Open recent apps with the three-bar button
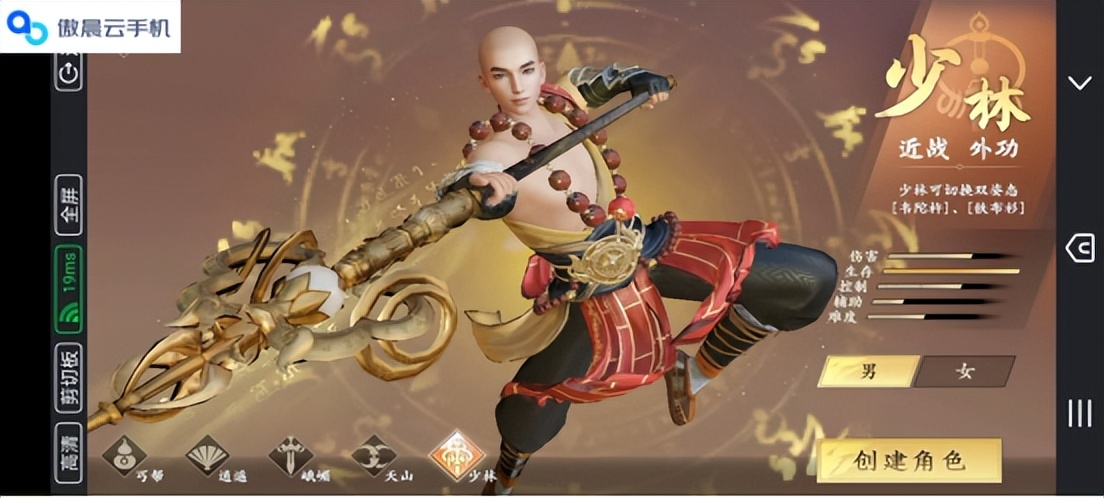Screen dimensions: 1104x498 [x=1079, y=413]
